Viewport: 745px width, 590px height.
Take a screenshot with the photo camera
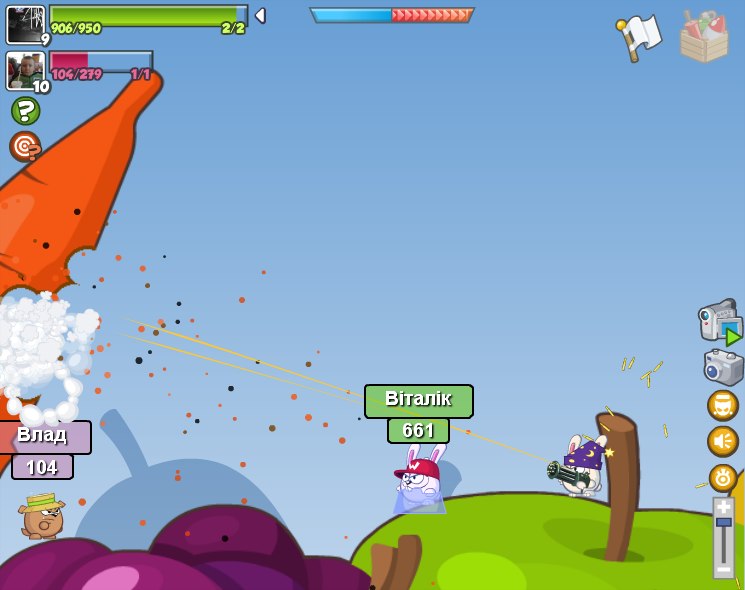click(x=723, y=366)
